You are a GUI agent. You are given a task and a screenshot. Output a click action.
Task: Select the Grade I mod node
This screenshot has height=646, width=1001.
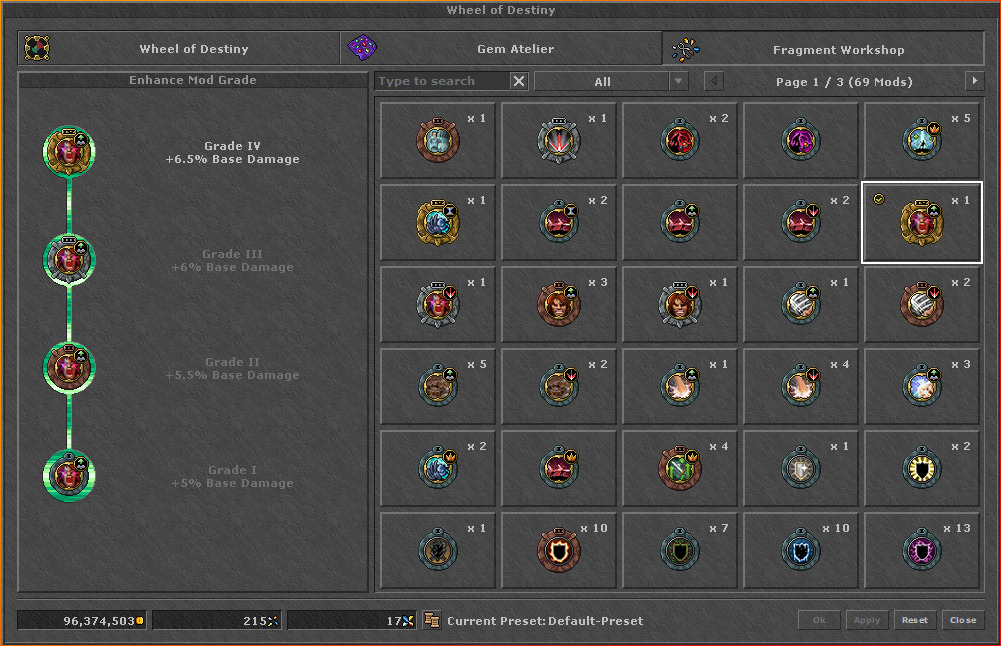[69, 476]
